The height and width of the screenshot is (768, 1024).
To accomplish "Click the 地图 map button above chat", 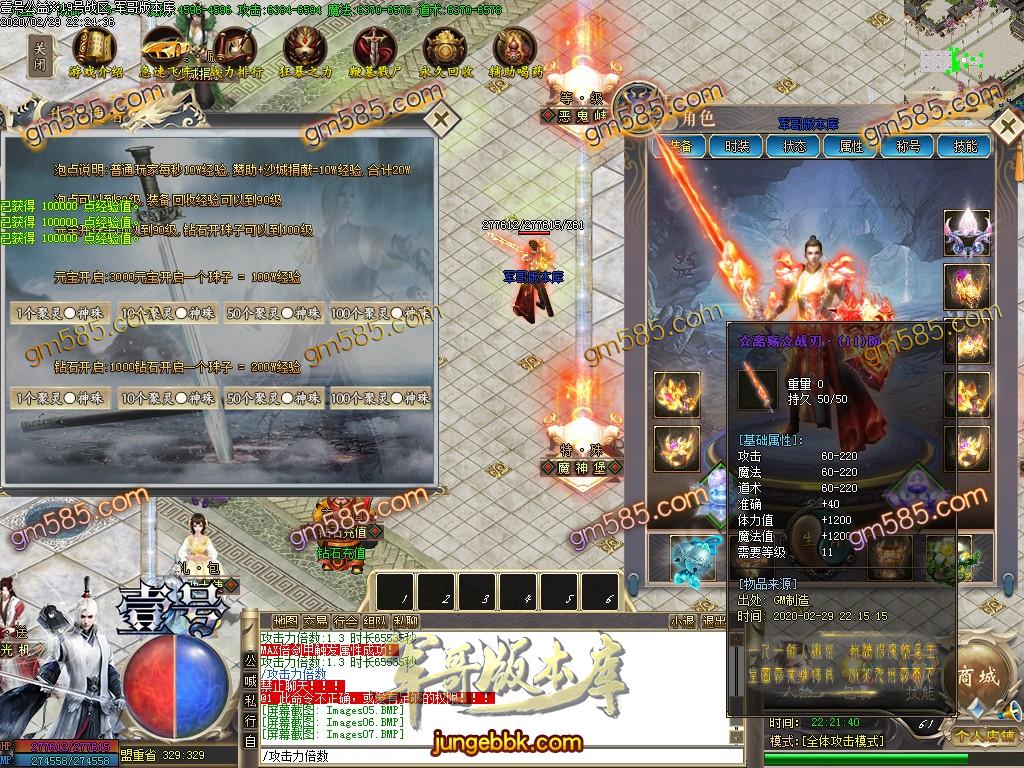I will click(285, 621).
